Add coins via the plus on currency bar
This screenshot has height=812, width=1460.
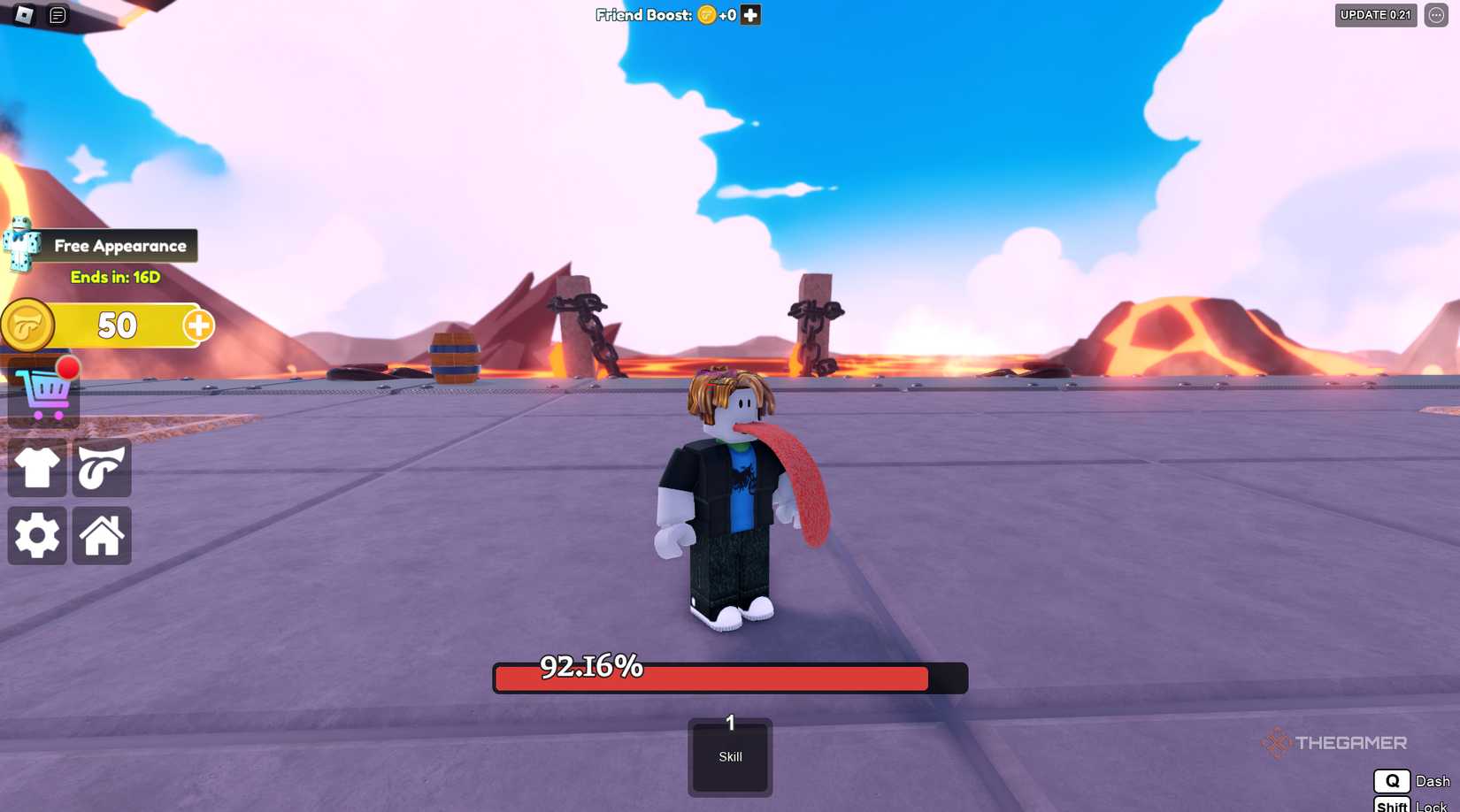tap(198, 325)
